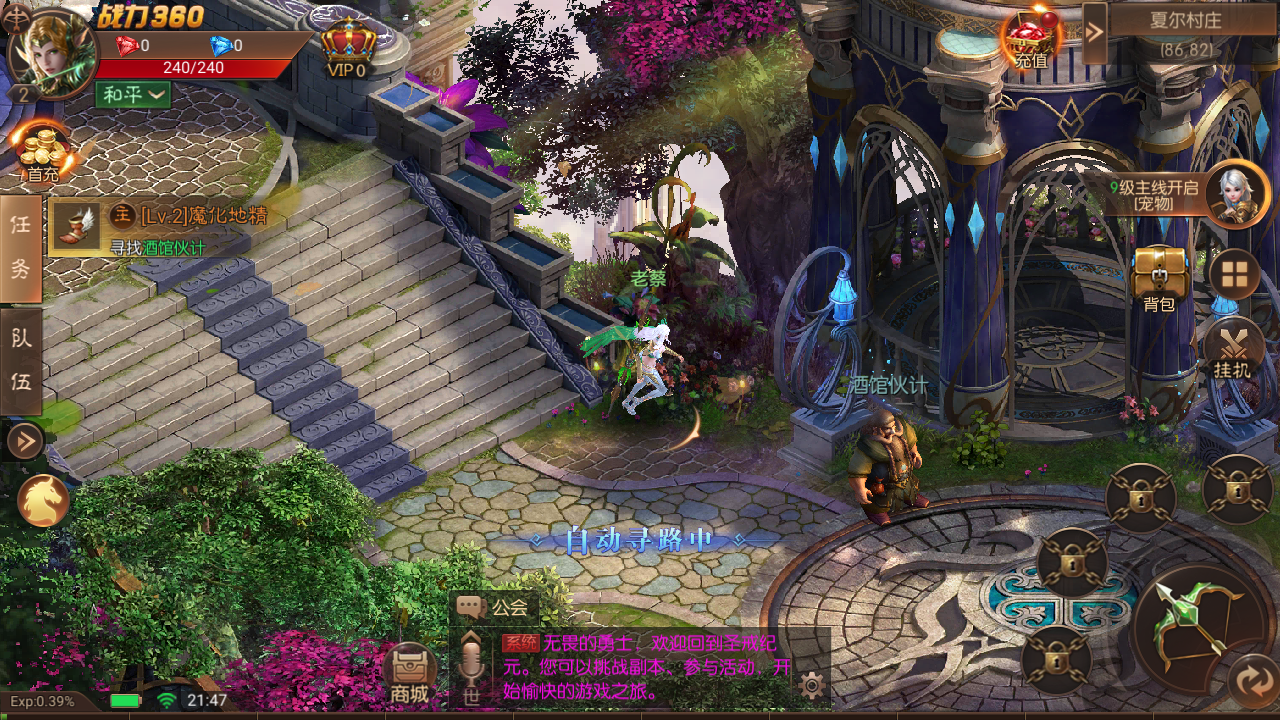Tap the microphone voice chat button
This screenshot has height=720, width=1280.
[x=470, y=665]
